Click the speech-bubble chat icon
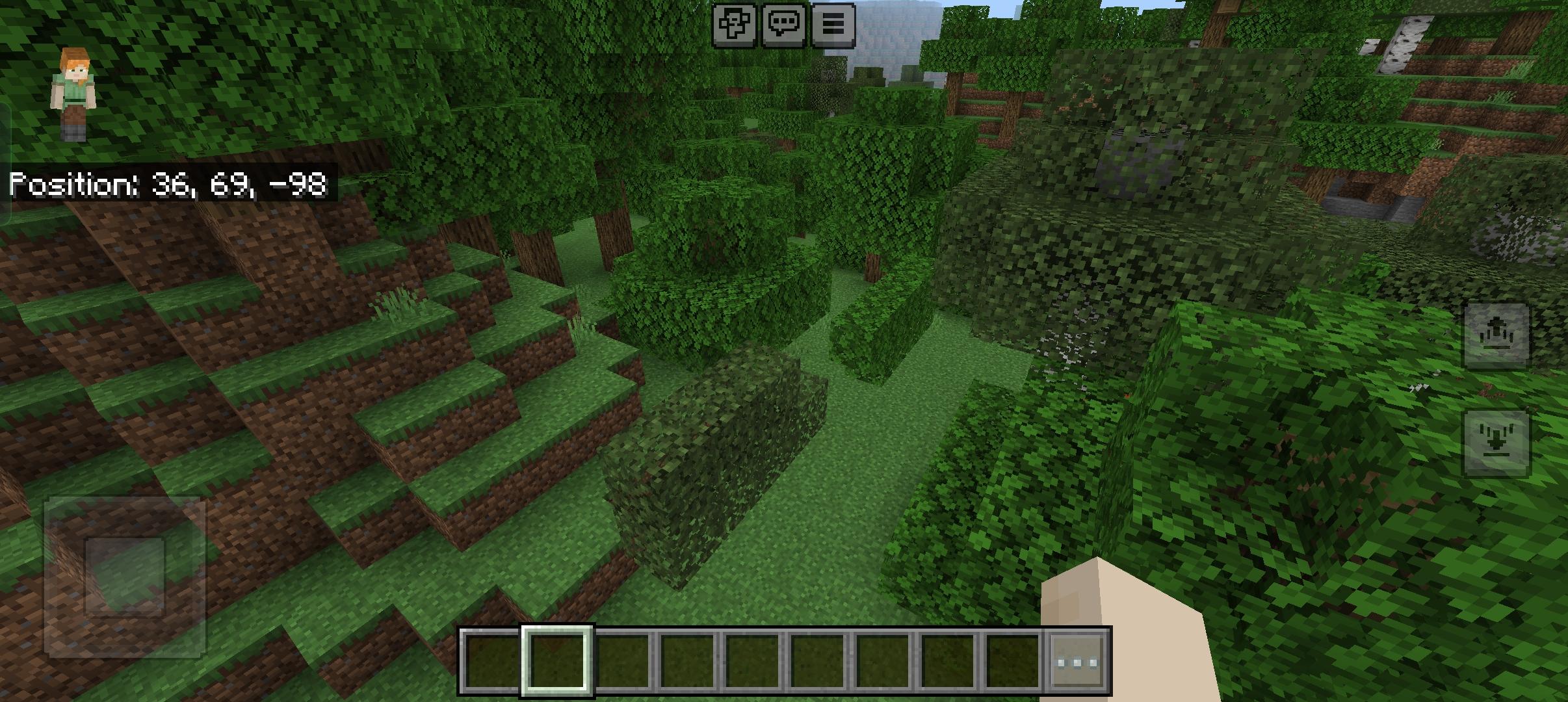The image size is (1568, 702). 785,25
